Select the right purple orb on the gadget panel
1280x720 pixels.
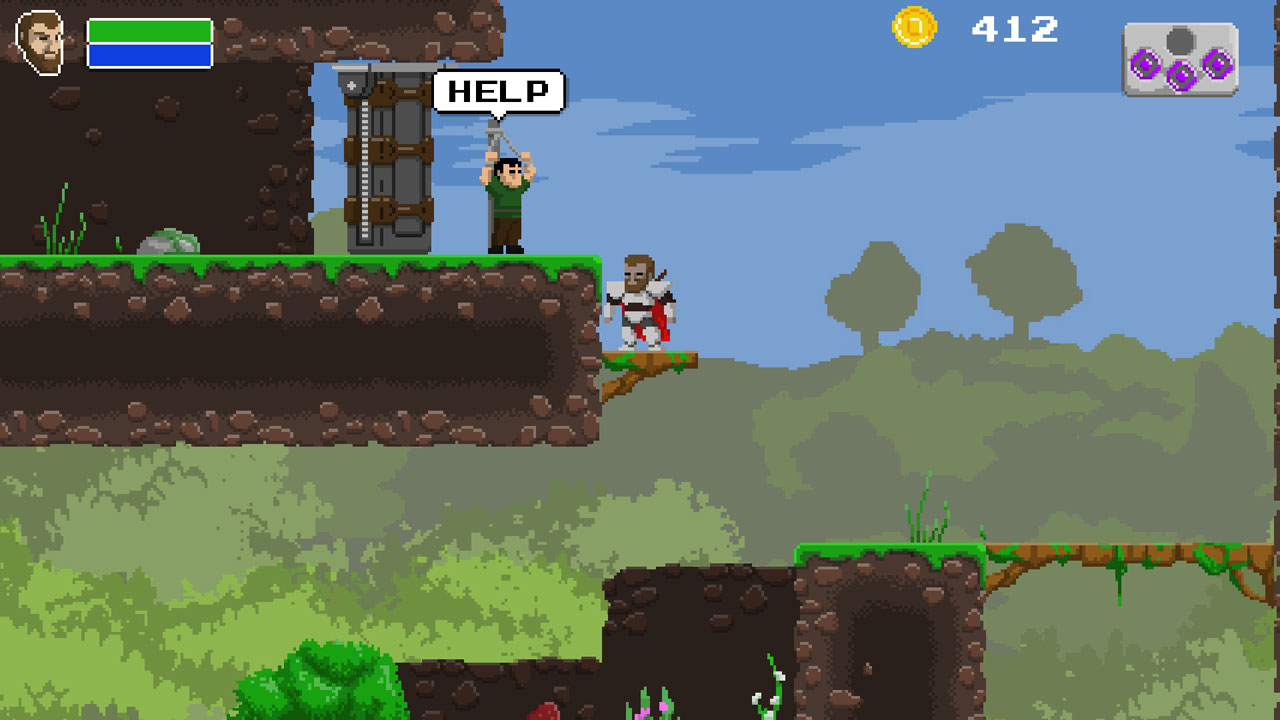point(1219,64)
